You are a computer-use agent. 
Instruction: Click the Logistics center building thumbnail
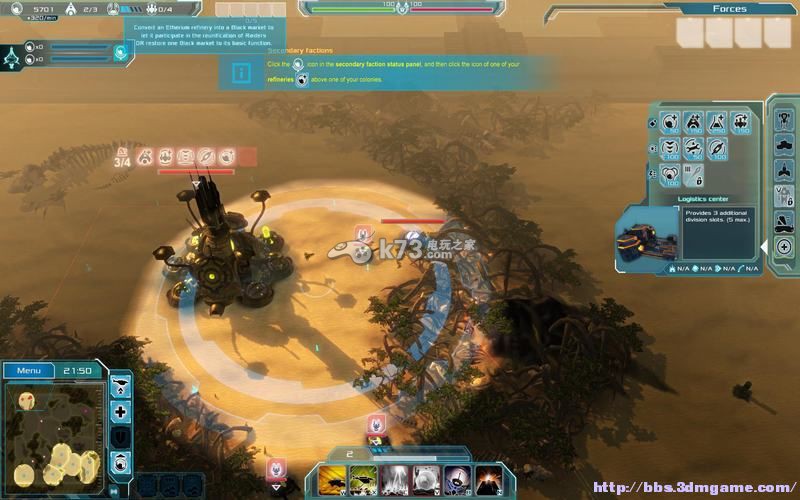click(647, 237)
